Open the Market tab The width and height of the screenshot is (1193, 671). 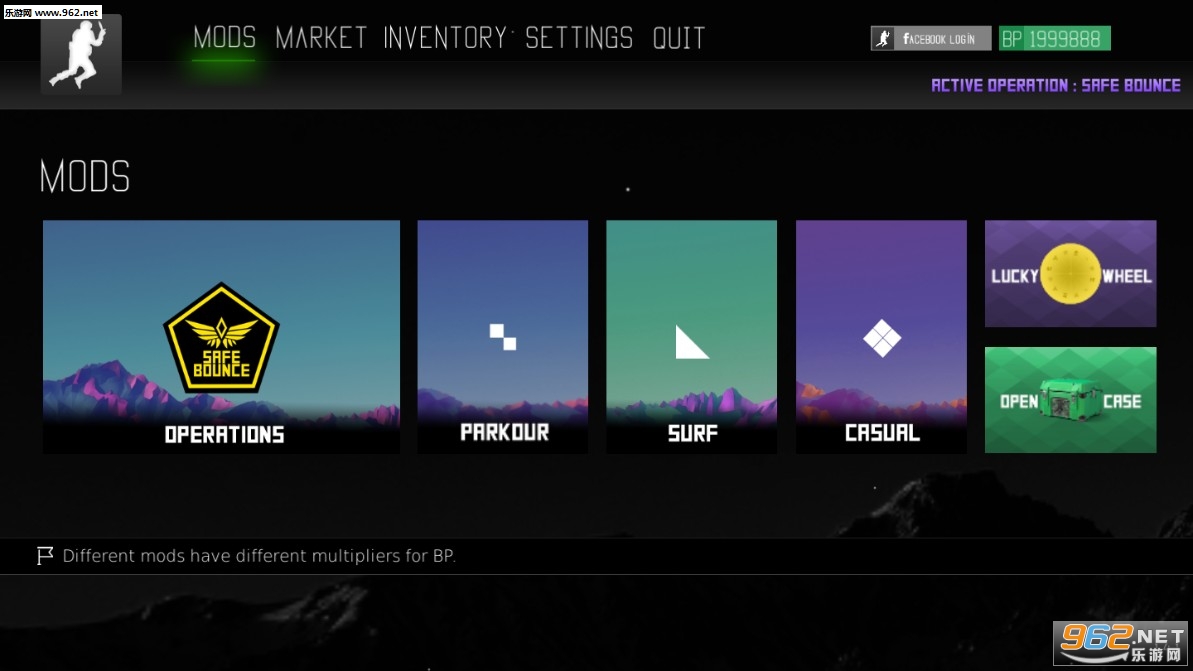321,39
